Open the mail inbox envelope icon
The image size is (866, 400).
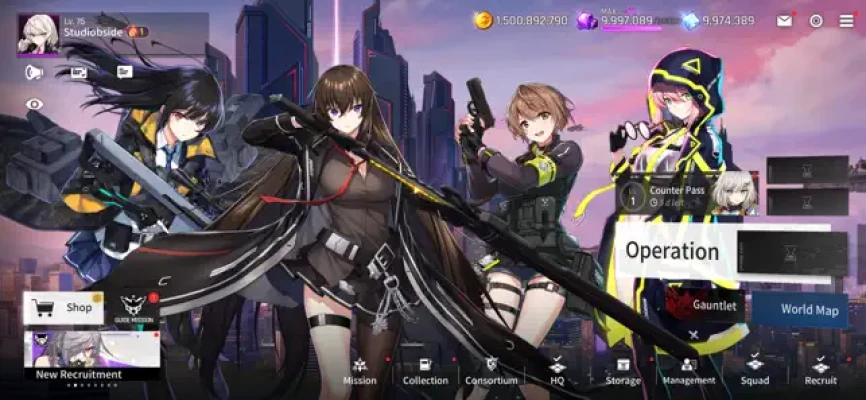point(784,21)
